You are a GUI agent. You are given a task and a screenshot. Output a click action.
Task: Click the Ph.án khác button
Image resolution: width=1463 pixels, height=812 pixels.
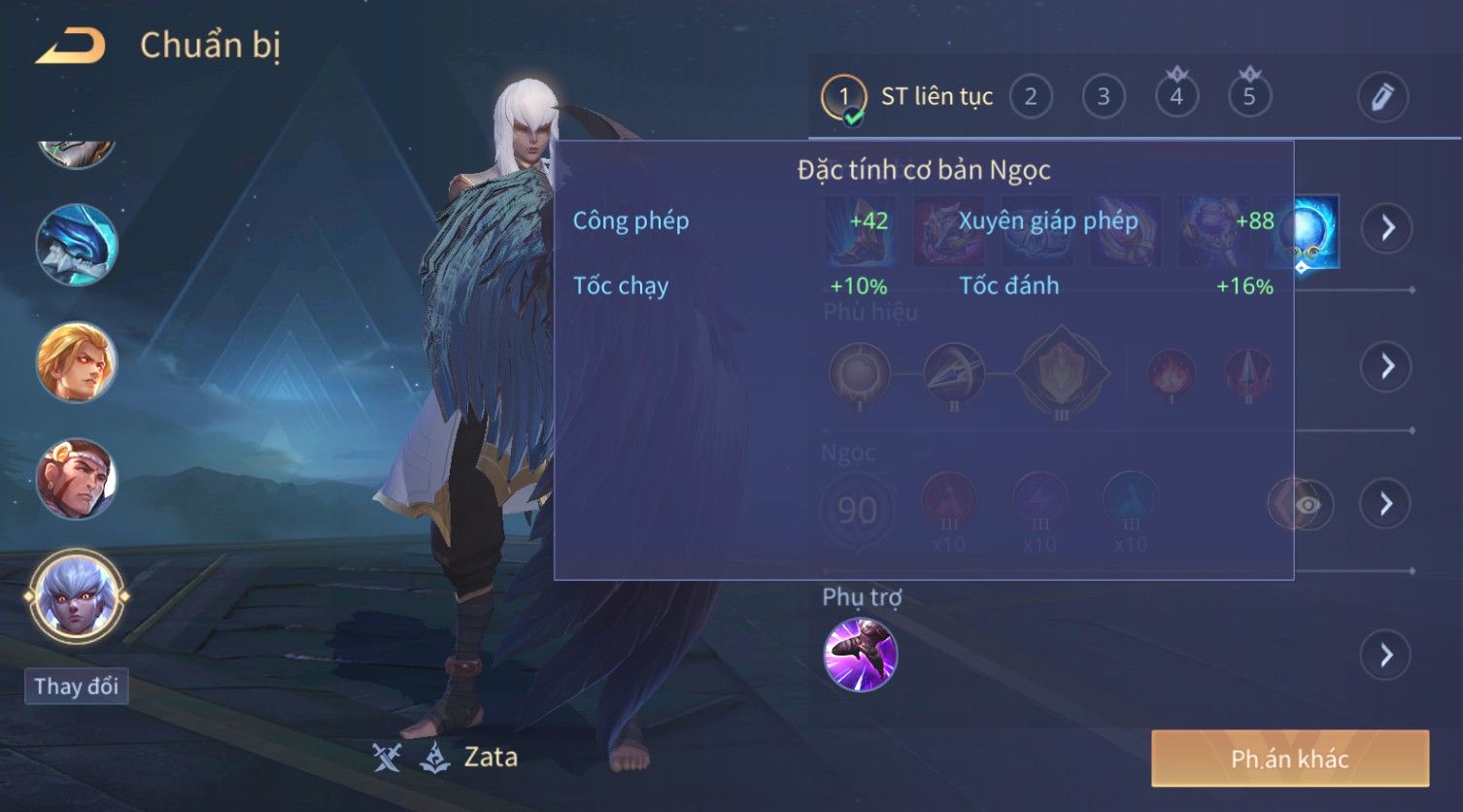click(x=1289, y=759)
